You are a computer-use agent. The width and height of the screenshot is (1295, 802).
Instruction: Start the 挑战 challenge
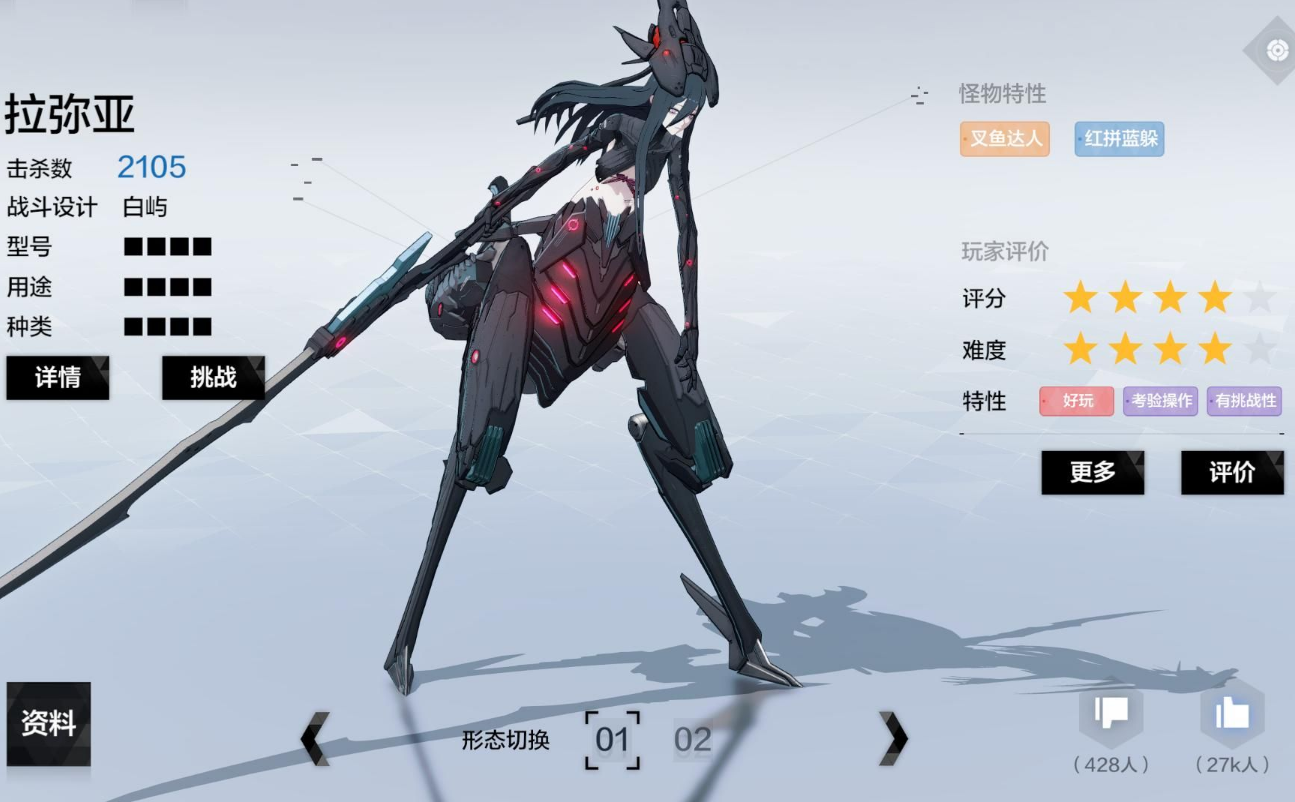coord(213,377)
